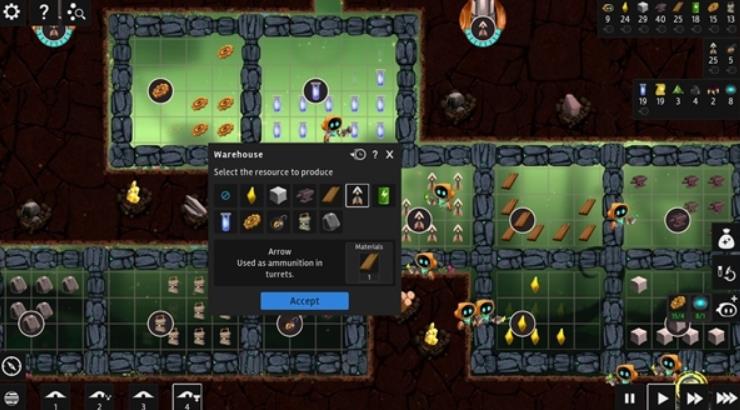The height and width of the screenshot is (410, 740).
Task: Open the settings gear menu
Action: coord(11,11)
